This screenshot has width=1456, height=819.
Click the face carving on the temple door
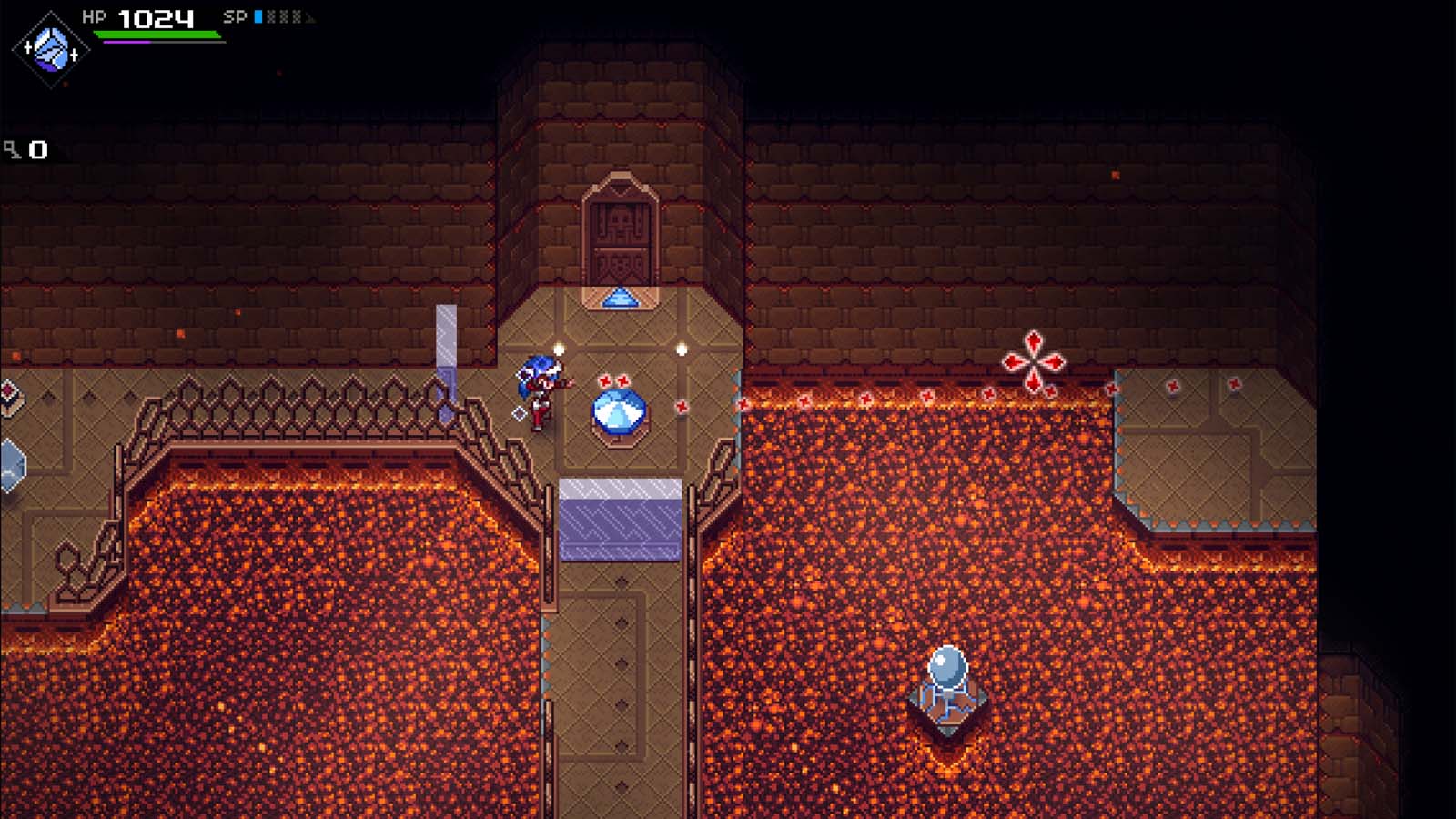(x=621, y=218)
